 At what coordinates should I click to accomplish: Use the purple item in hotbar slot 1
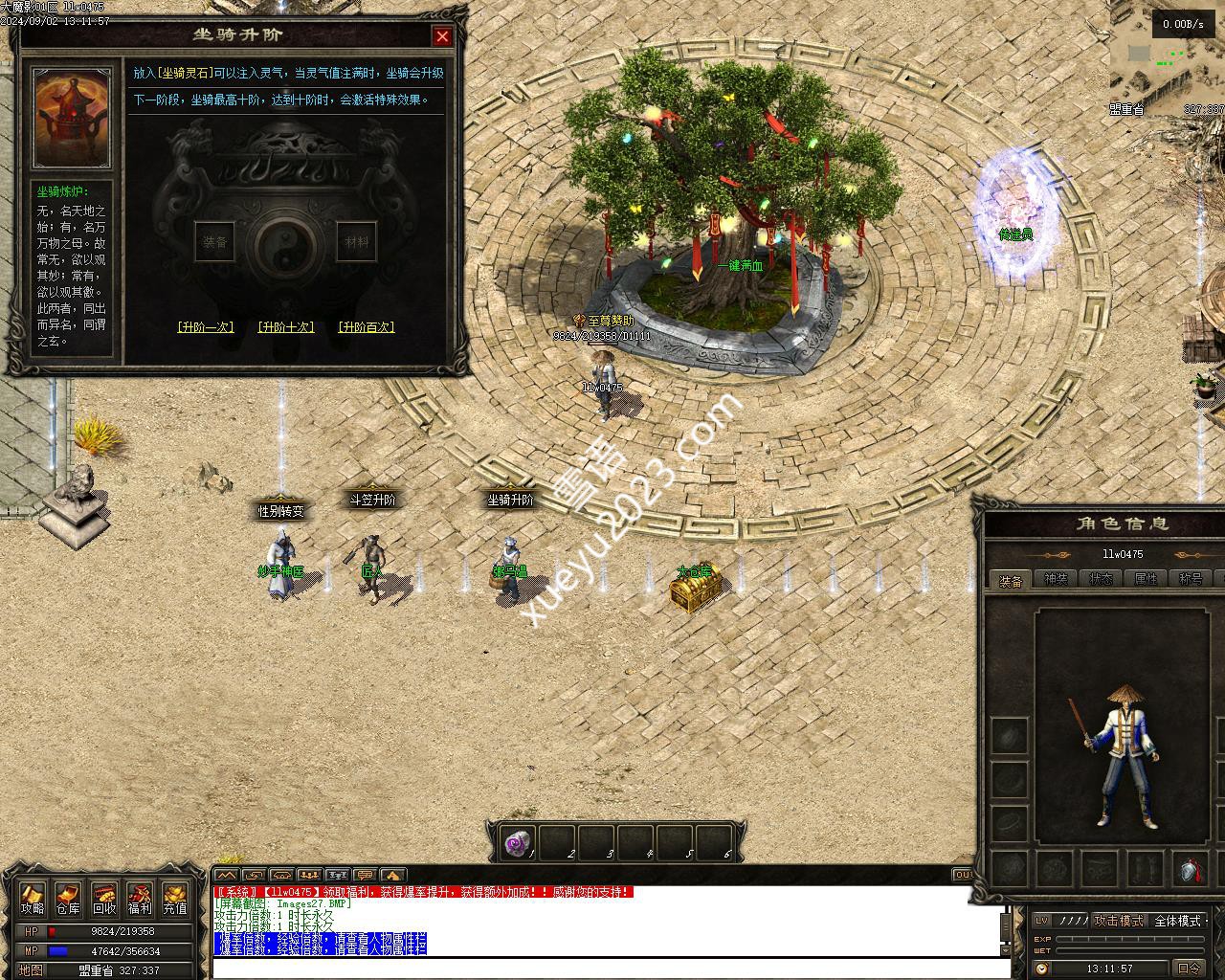click(518, 843)
